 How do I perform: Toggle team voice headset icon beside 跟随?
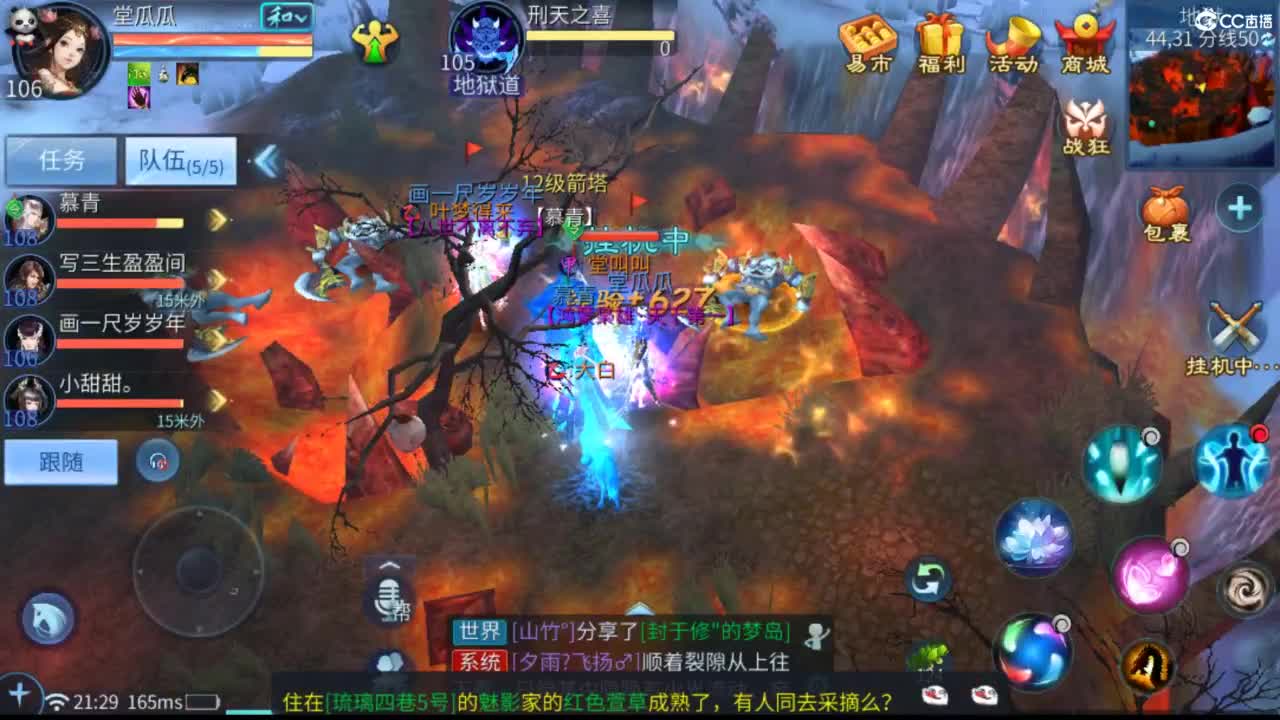[x=158, y=460]
